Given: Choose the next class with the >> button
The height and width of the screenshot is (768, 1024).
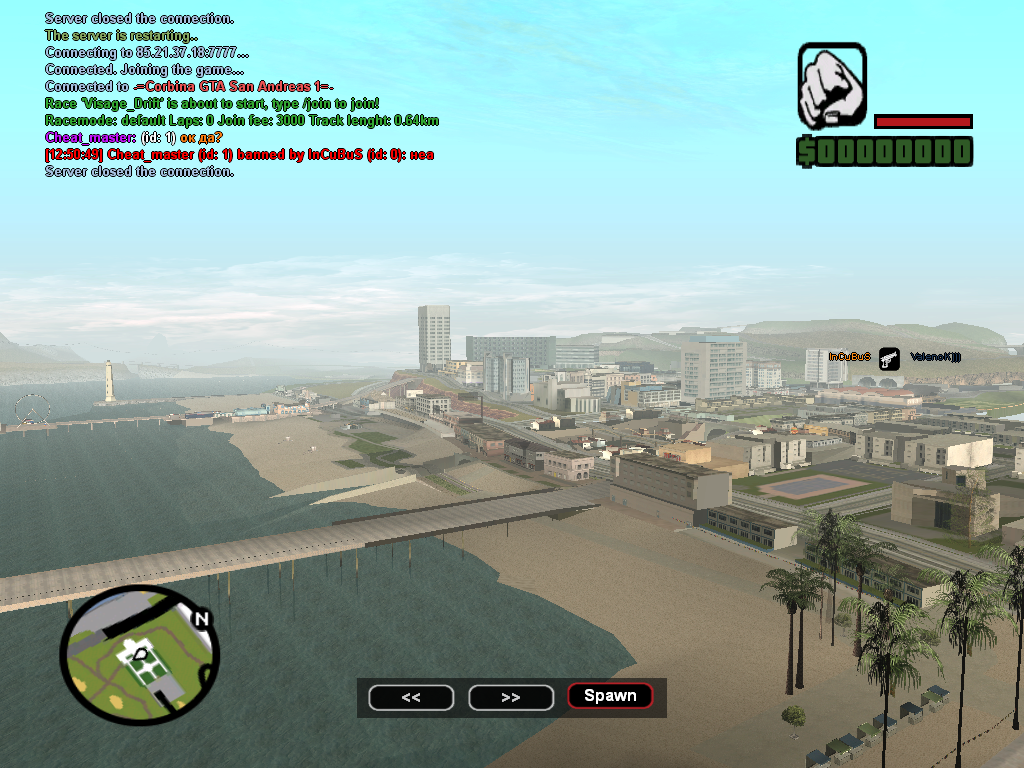Looking at the screenshot, I should (x=511, y=697).
